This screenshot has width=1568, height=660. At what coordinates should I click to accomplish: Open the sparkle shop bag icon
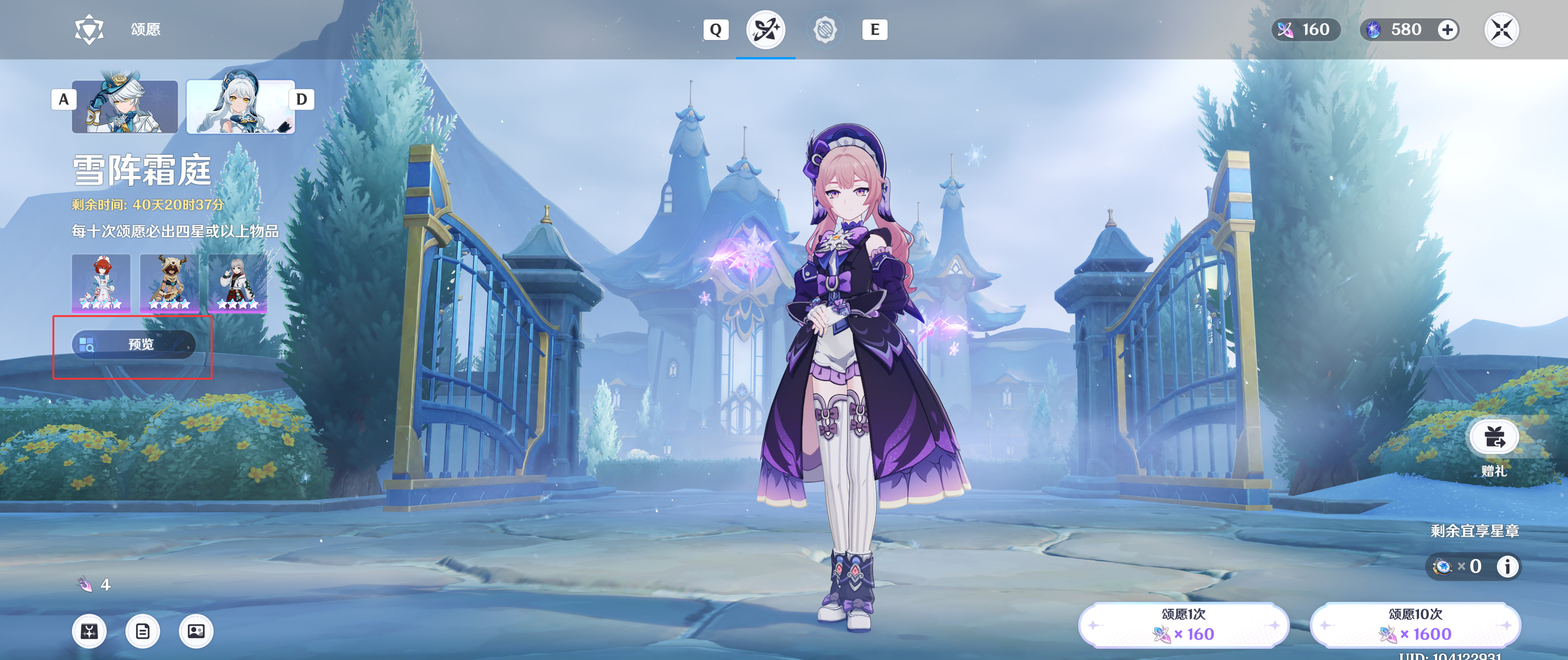pos(90,631)
